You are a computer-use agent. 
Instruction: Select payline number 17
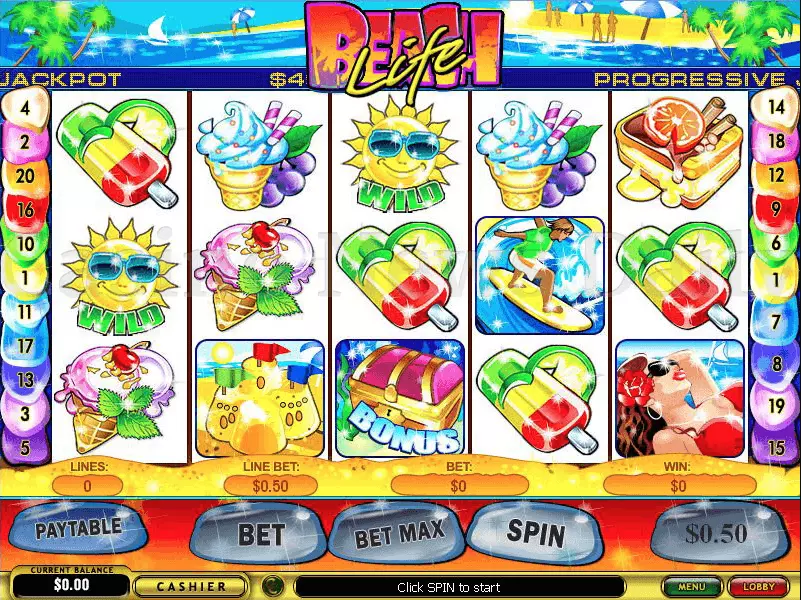tap(24, 345)
